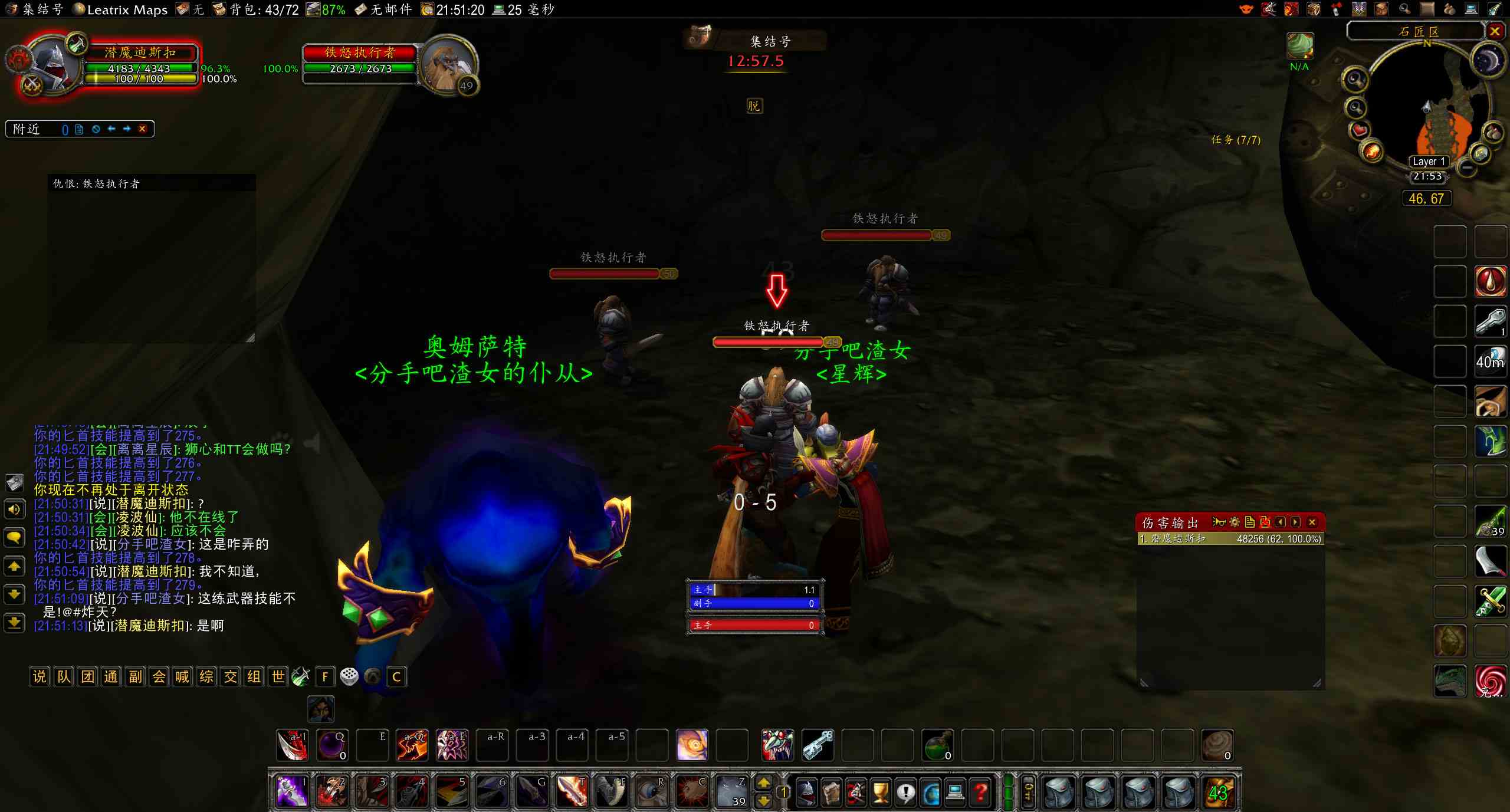Viewport: 1510px width, 812px height.
Task: Click the 喊 yell channel button
Action: (182, 676)
